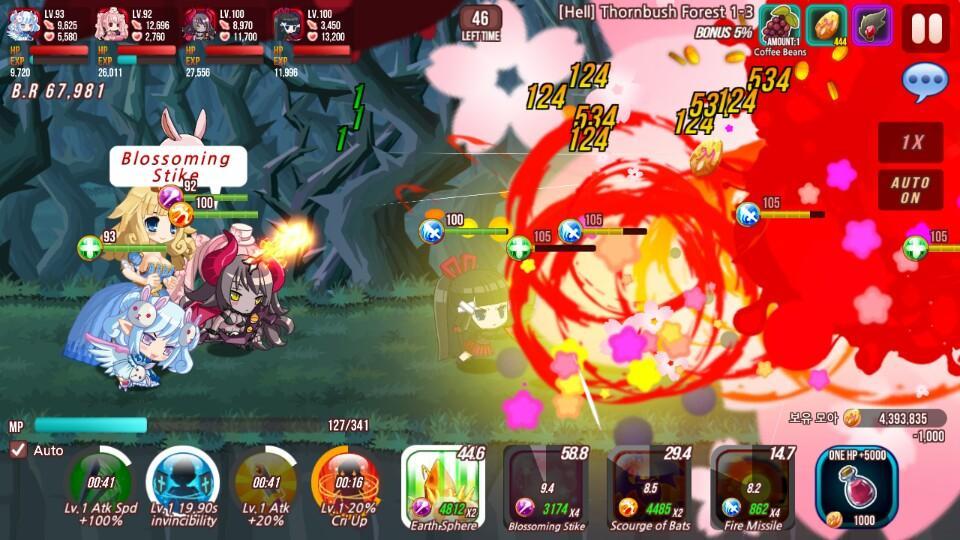
Task: Open the chat speech bubble
Action: coord(924,83)
